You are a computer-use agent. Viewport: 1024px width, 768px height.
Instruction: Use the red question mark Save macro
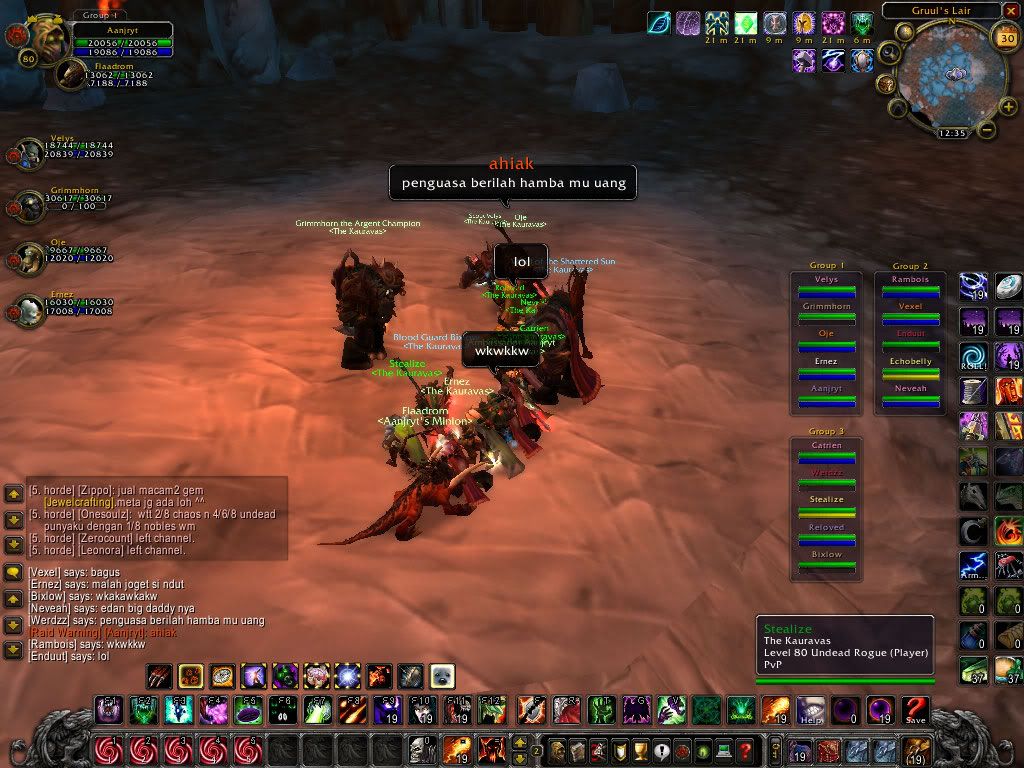(915, 710)
